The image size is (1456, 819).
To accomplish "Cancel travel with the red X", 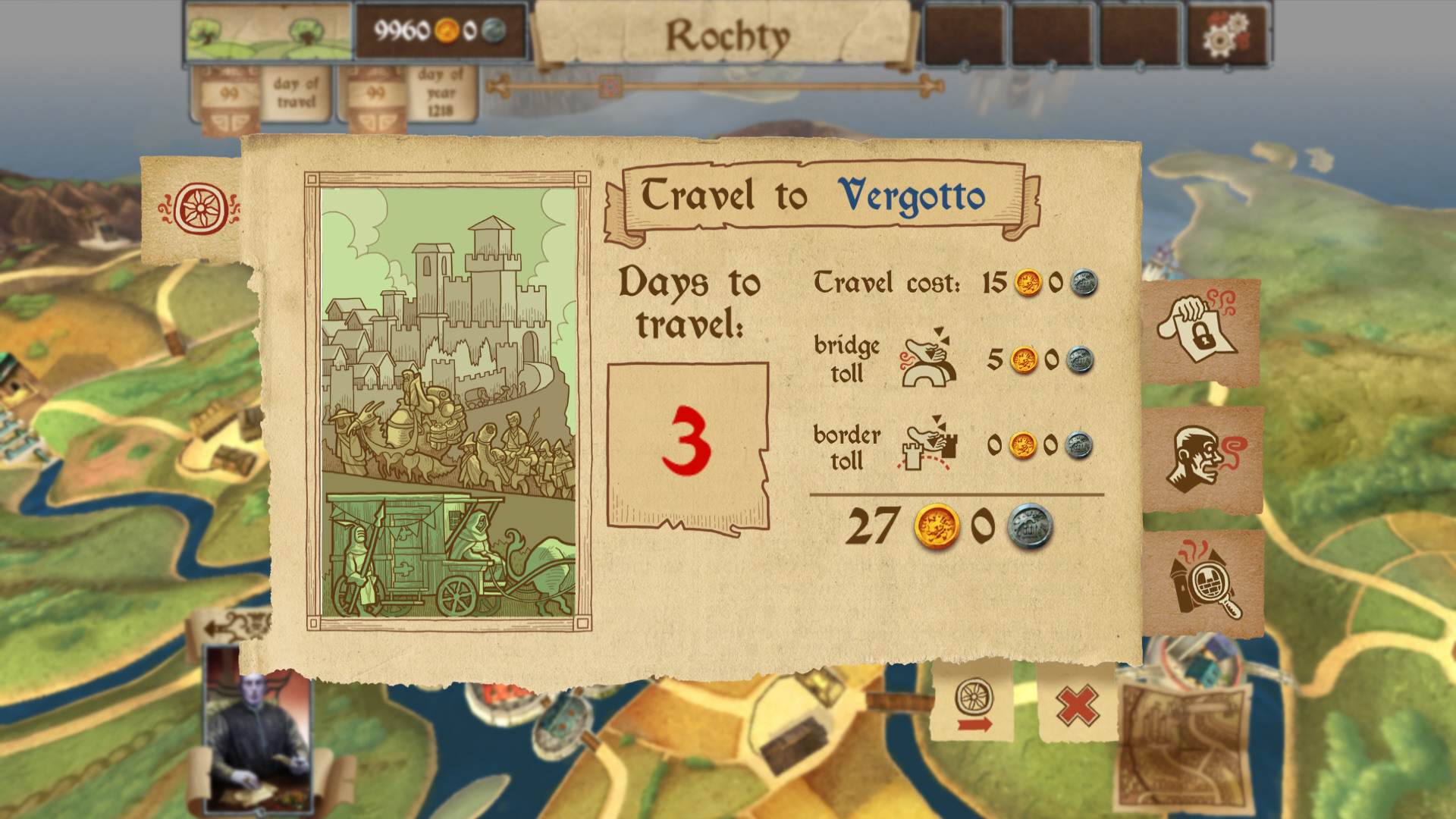I will pos(1077,705).
